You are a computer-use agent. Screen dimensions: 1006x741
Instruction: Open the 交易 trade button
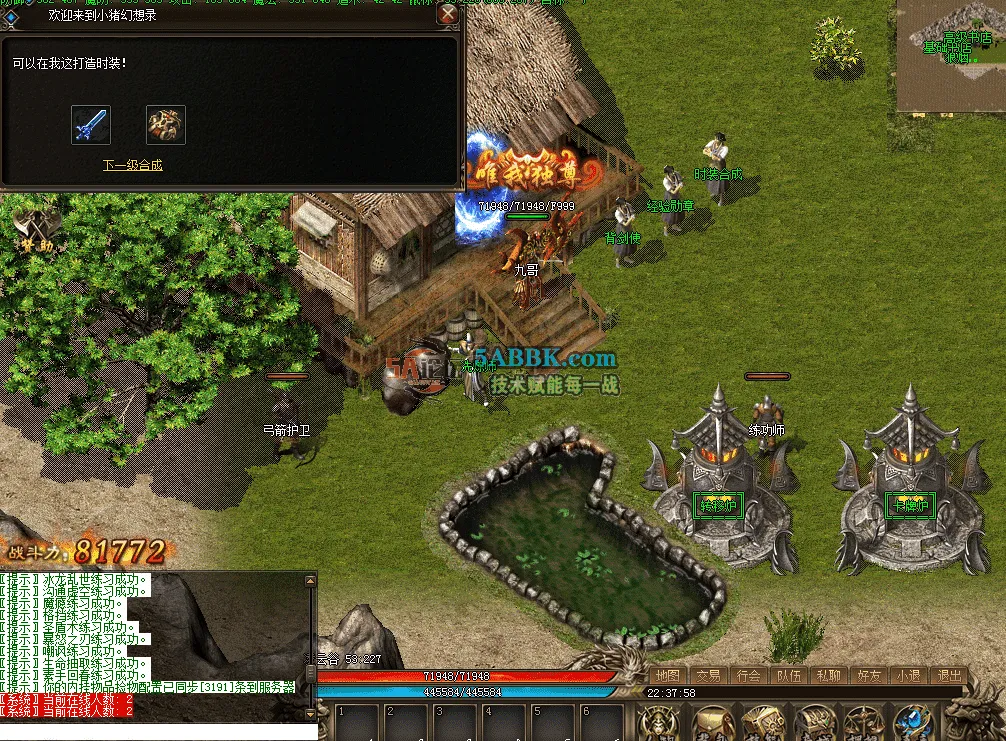(x=709, y=675)
